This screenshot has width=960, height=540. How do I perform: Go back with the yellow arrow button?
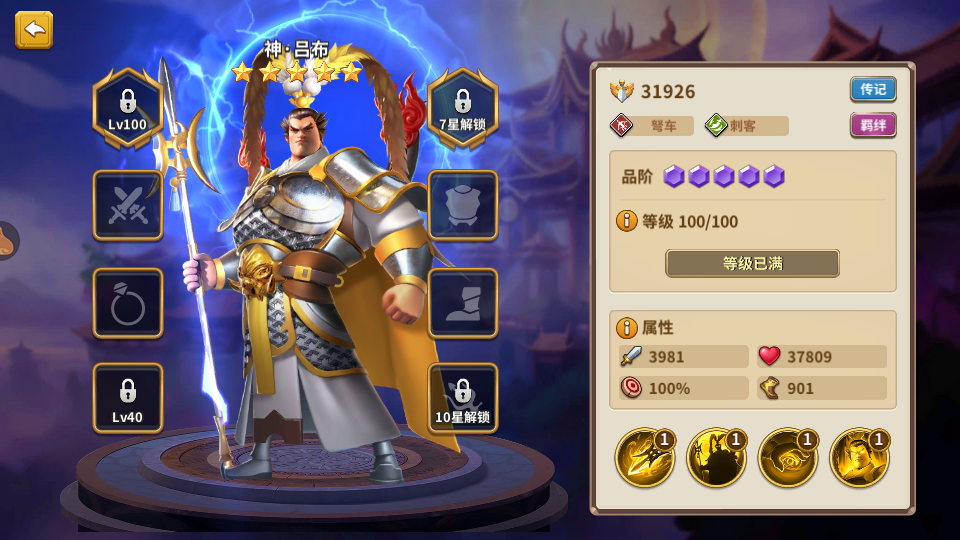[34, 30]
